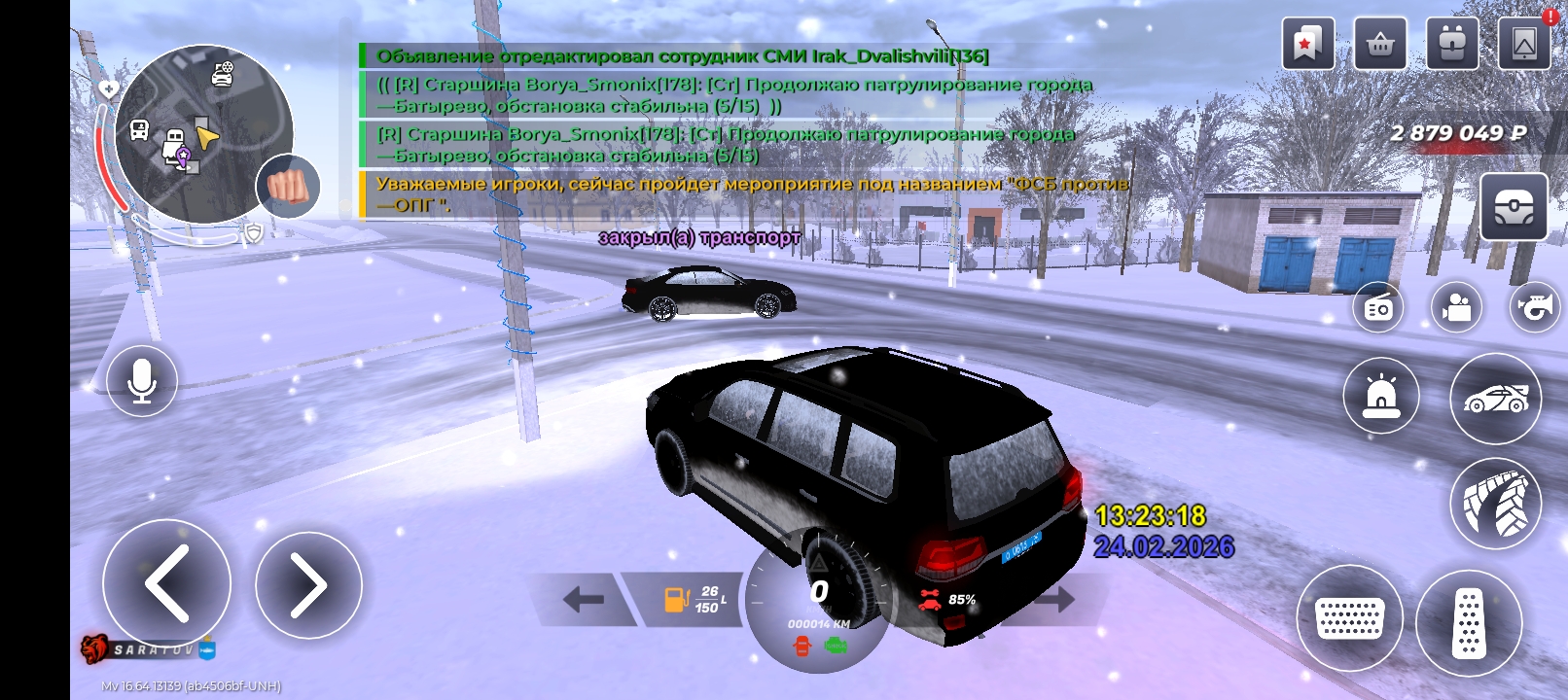Steer left with the left chevron
Image resolution: width=1568 pixels, height=700 pixels.
pyautogui.click(x=166, y=583)
